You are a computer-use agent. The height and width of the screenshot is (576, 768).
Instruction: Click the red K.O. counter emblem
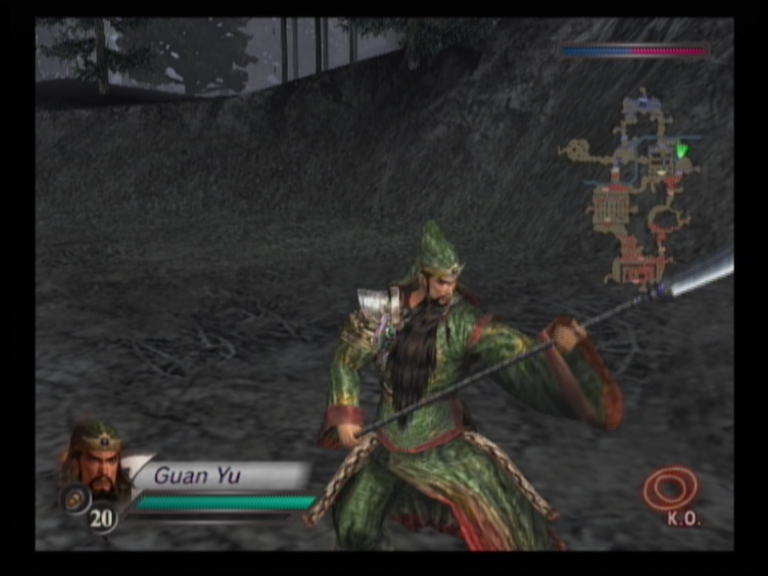pos(670,489)
